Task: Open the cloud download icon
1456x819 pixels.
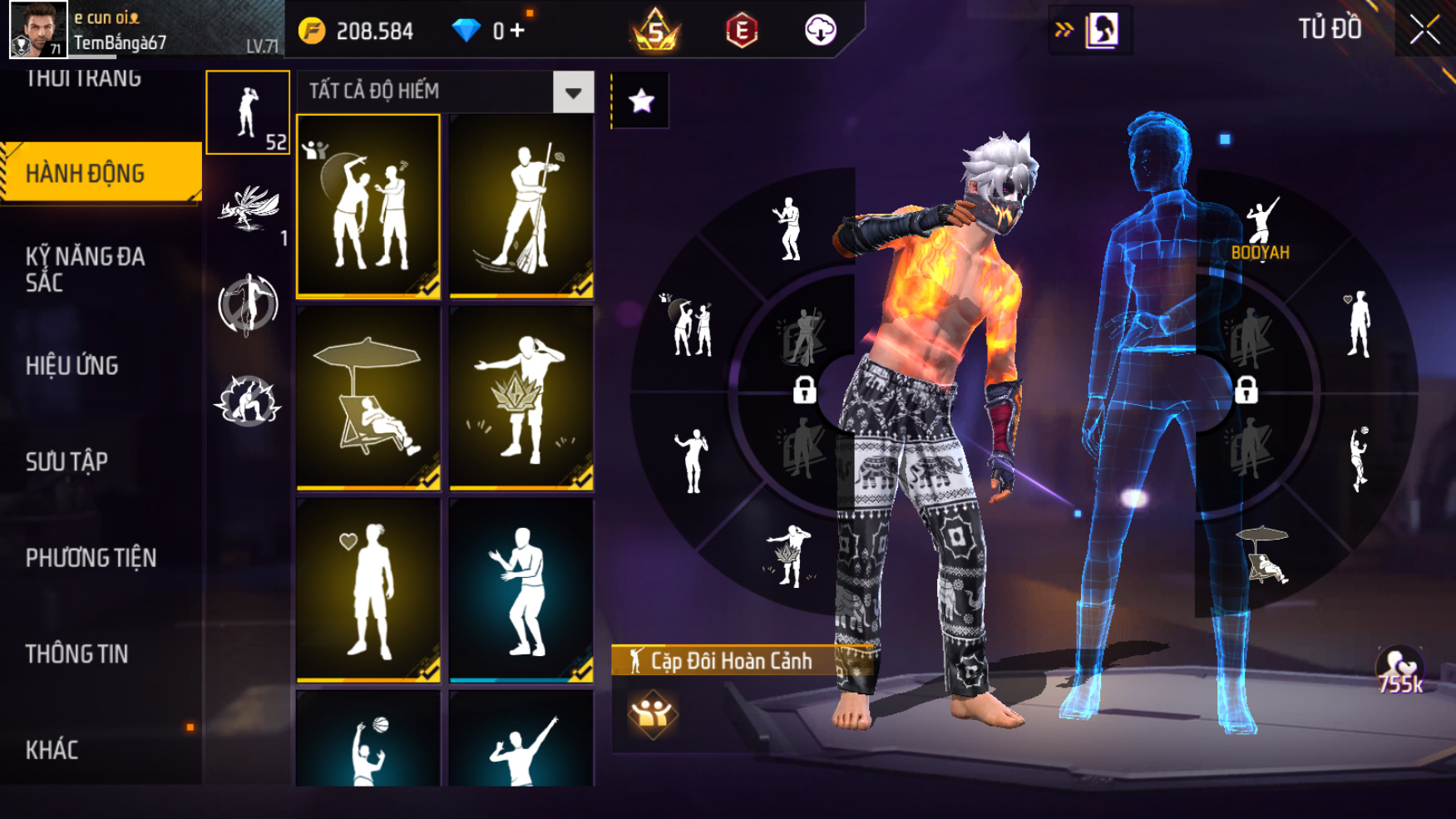Action: tap(820, 31)
